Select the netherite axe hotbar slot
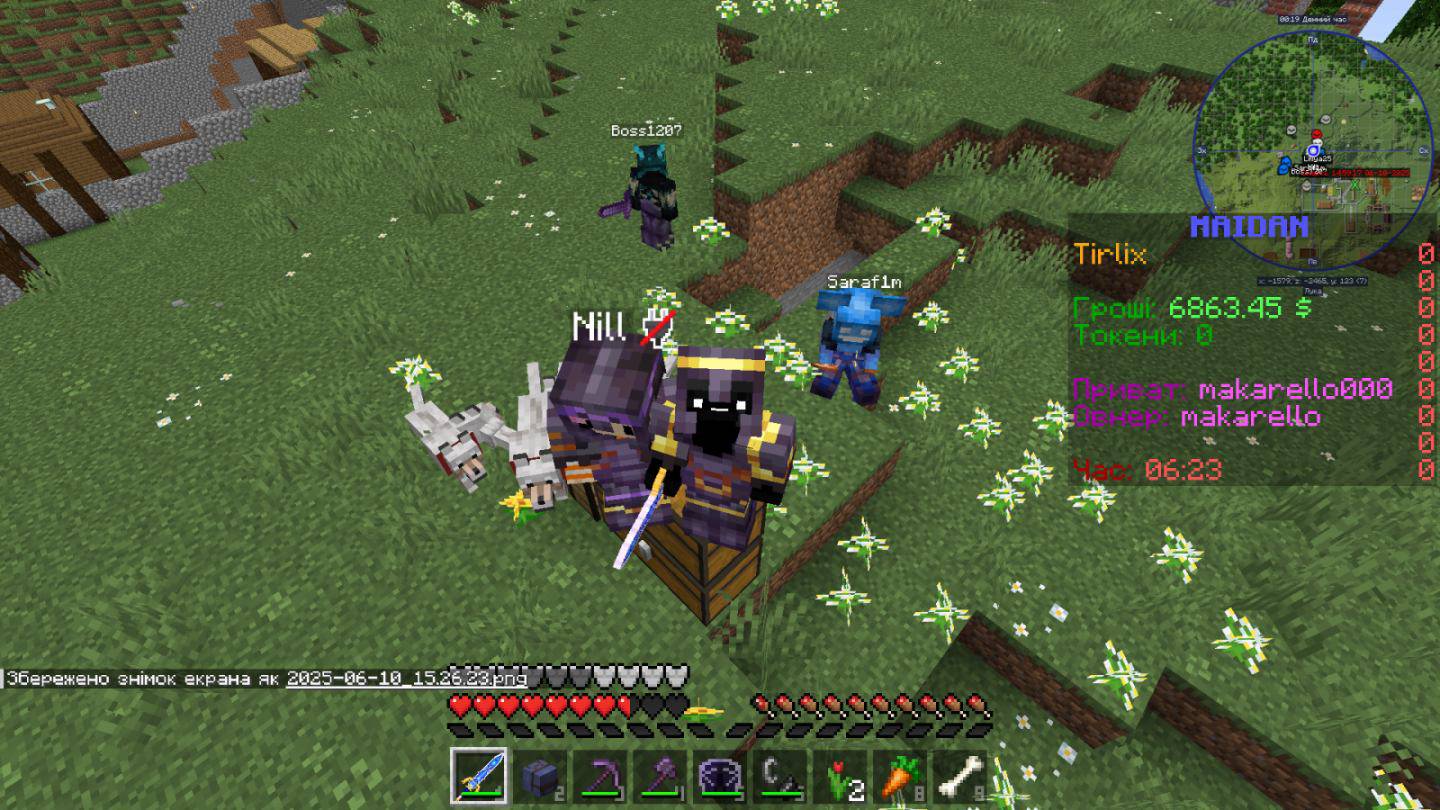The image size is (1440, 810). (x=659, y=775)
